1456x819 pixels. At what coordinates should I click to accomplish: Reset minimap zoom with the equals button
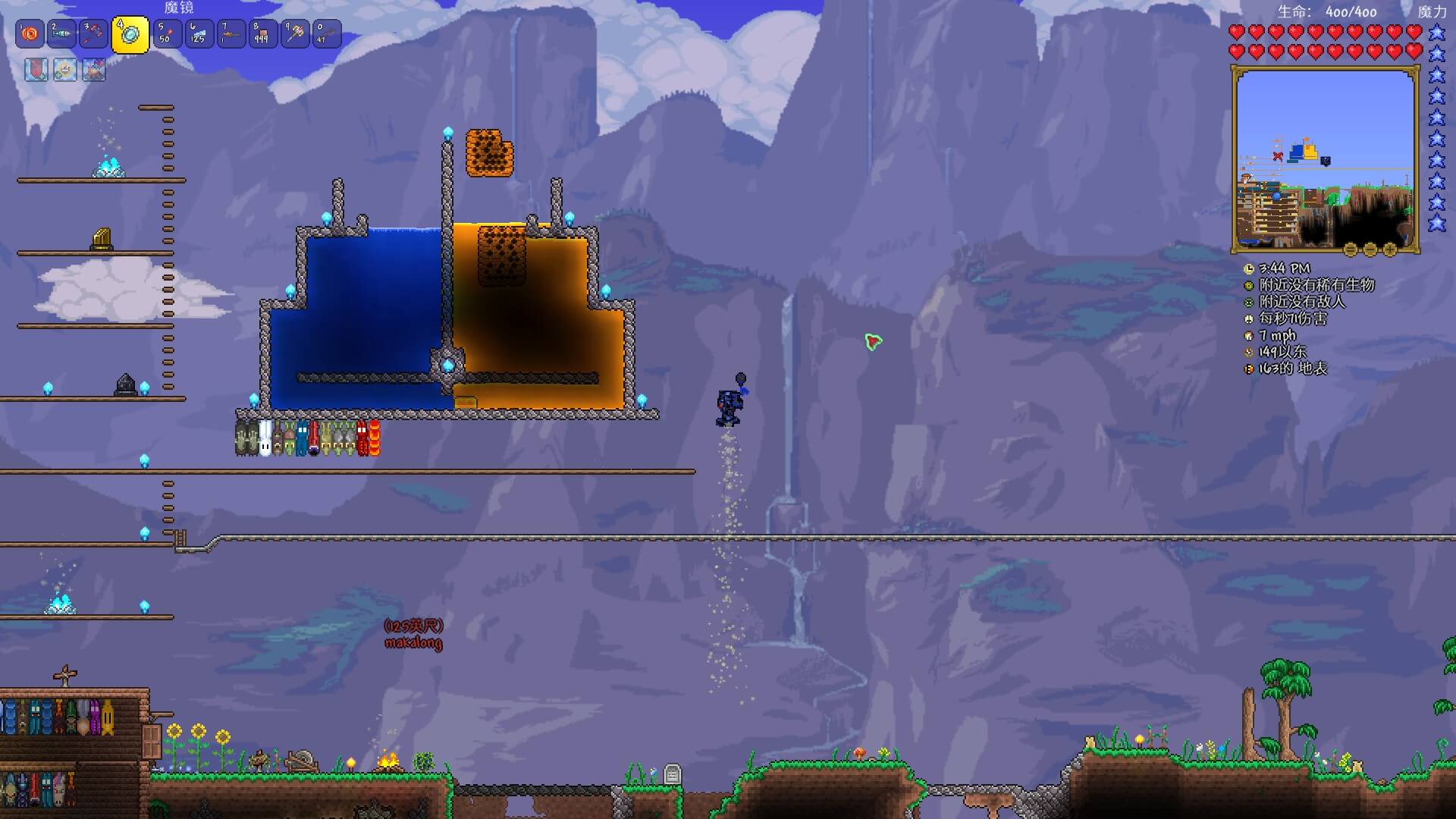tap(1351, 249)
